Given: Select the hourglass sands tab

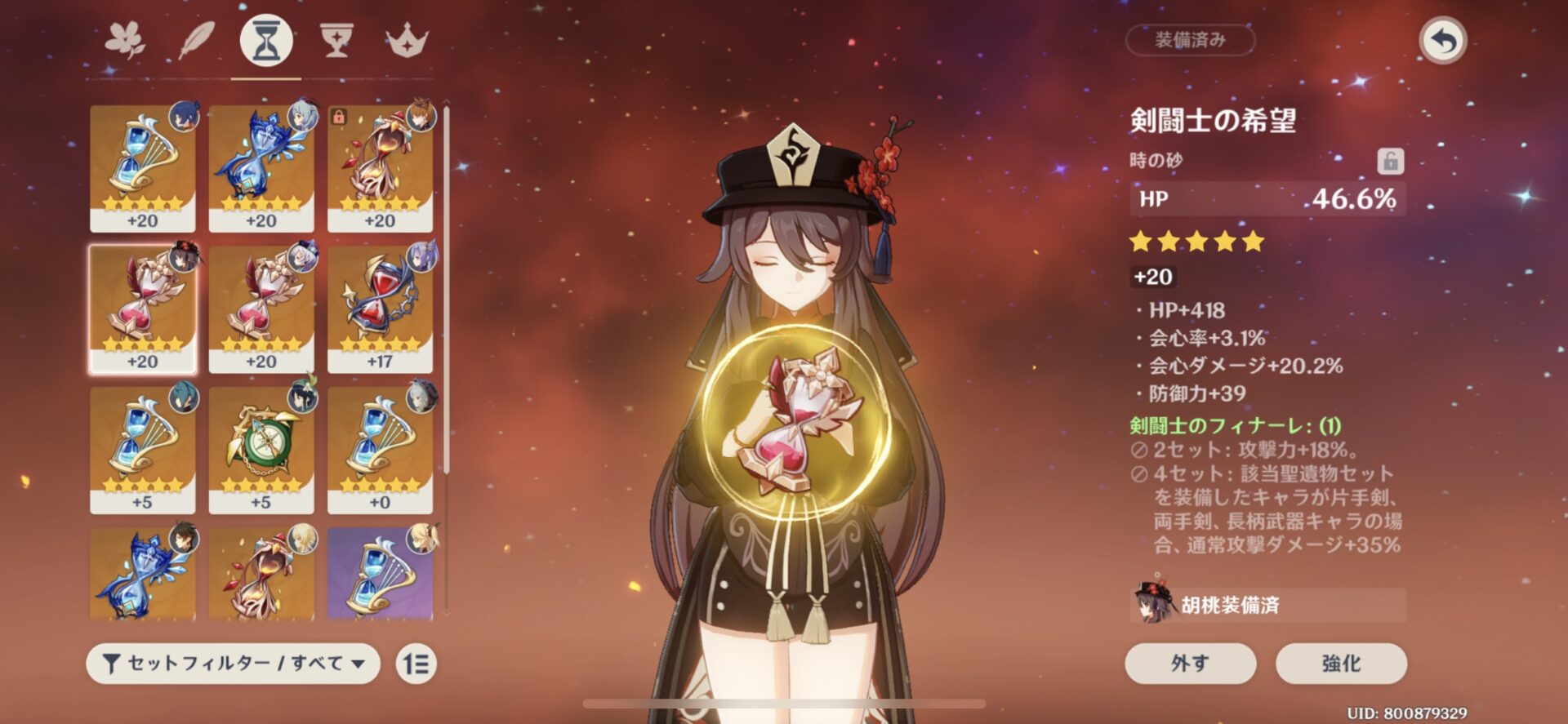Looking at the screenshot, I should pos(266,40).
